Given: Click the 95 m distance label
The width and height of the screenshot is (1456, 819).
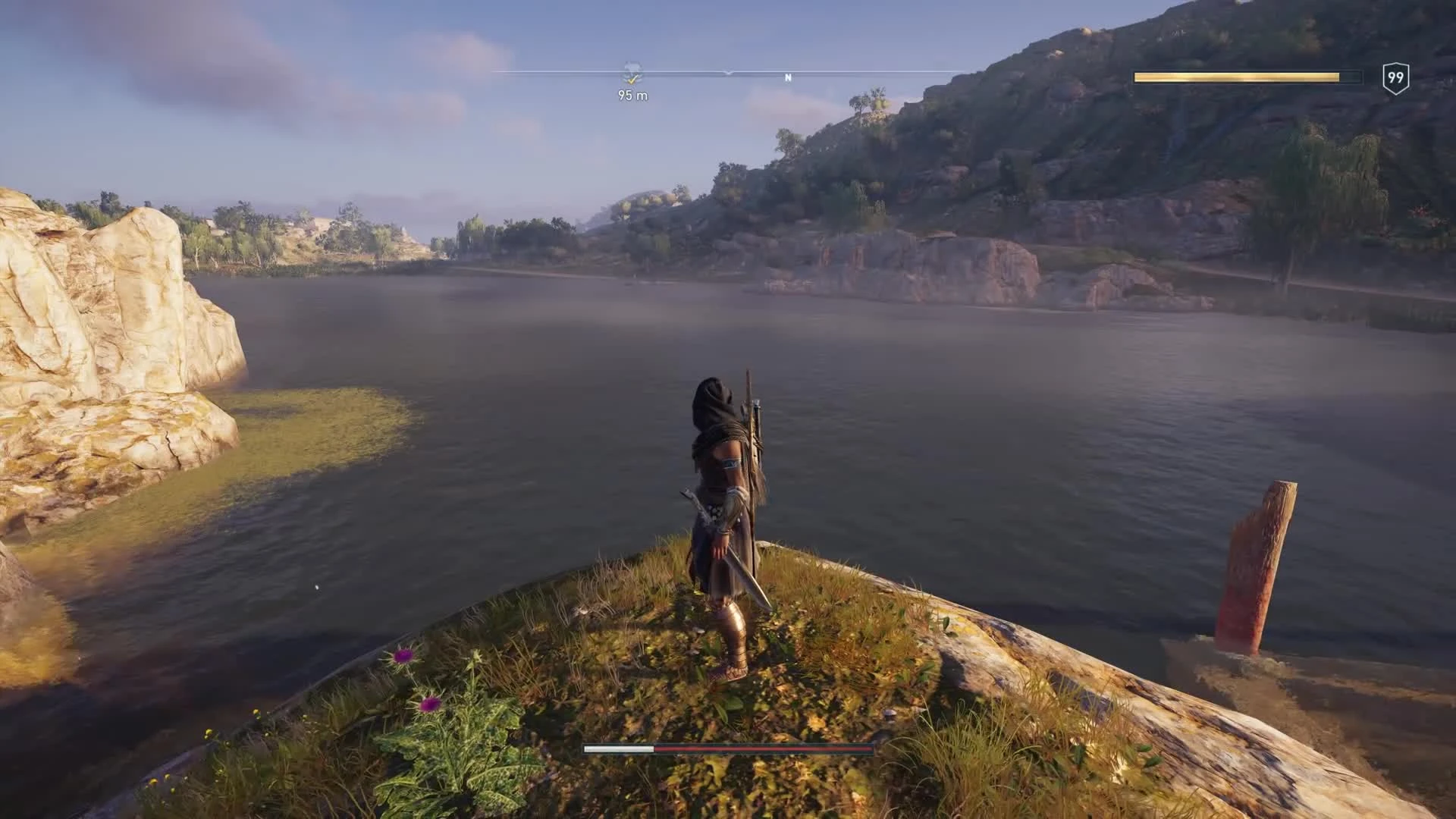Looking at the screenshot, I should (x=632, y=96).
